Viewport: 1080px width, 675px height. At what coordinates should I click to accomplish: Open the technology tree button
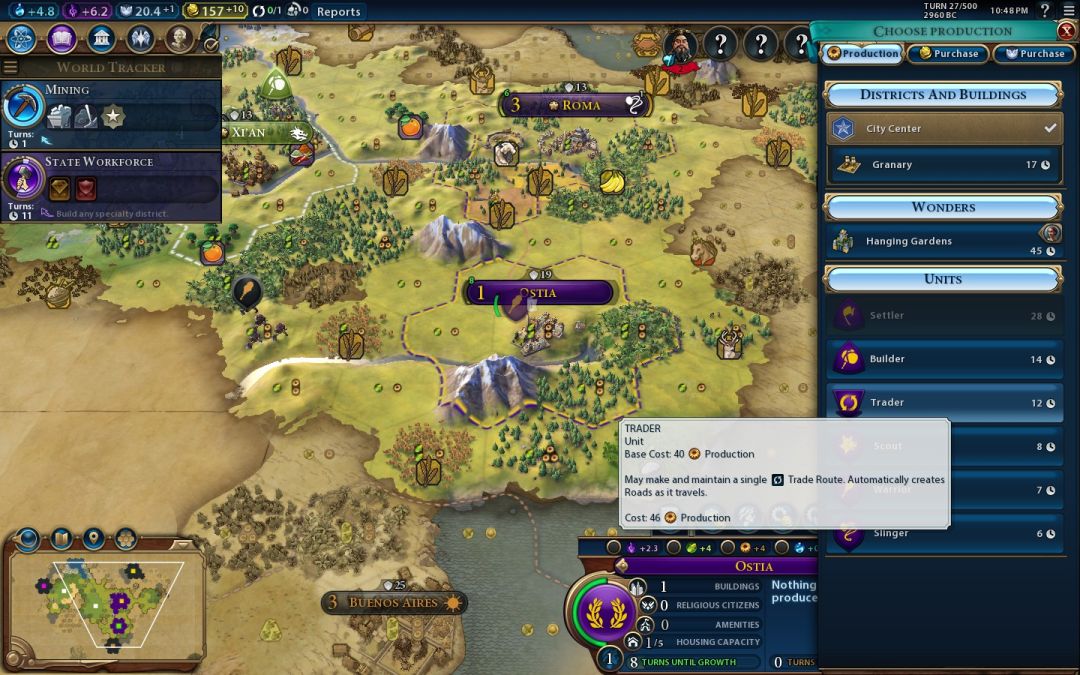click(x=22, y=39)
